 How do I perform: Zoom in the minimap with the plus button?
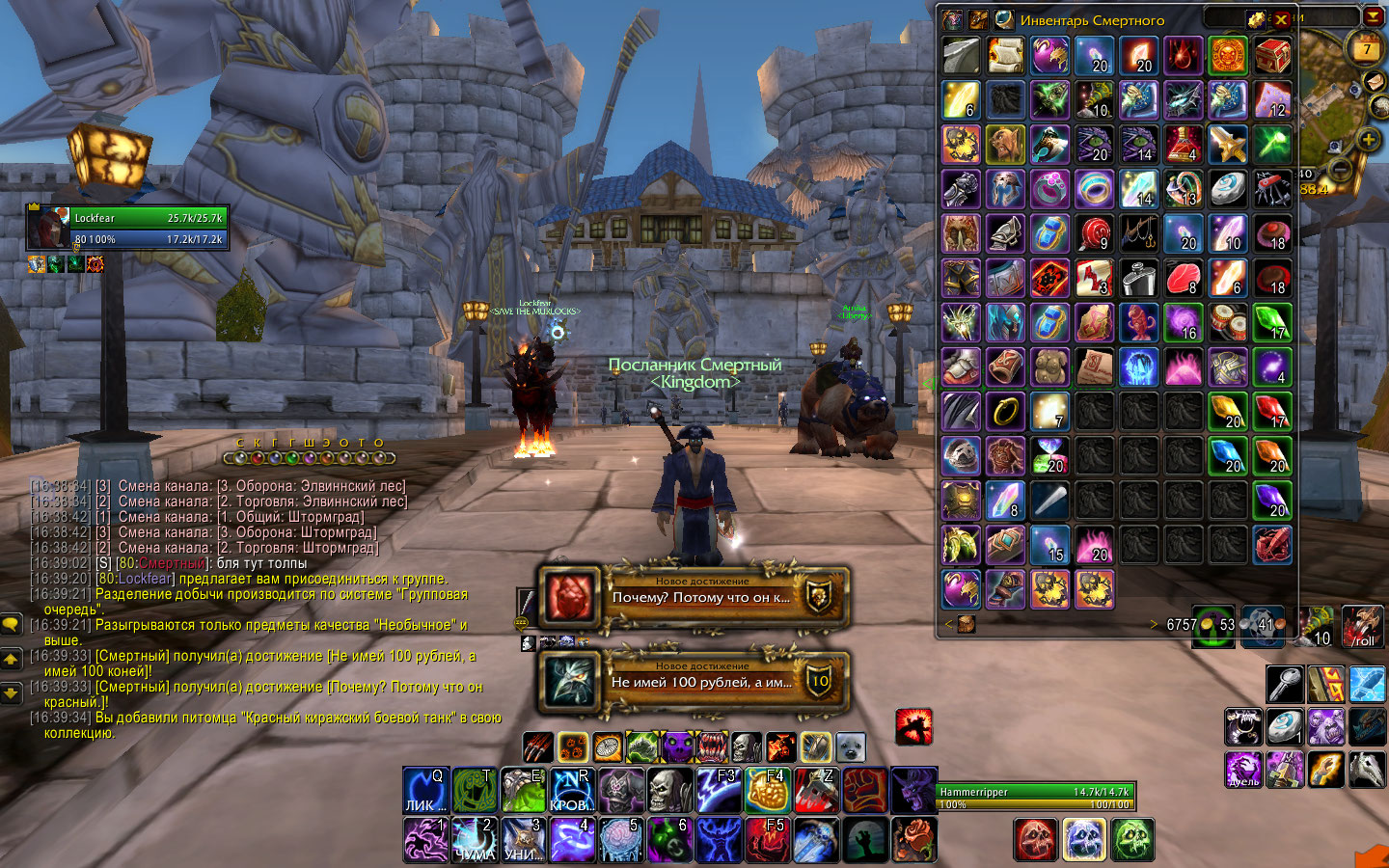(x=1368, y=140)
